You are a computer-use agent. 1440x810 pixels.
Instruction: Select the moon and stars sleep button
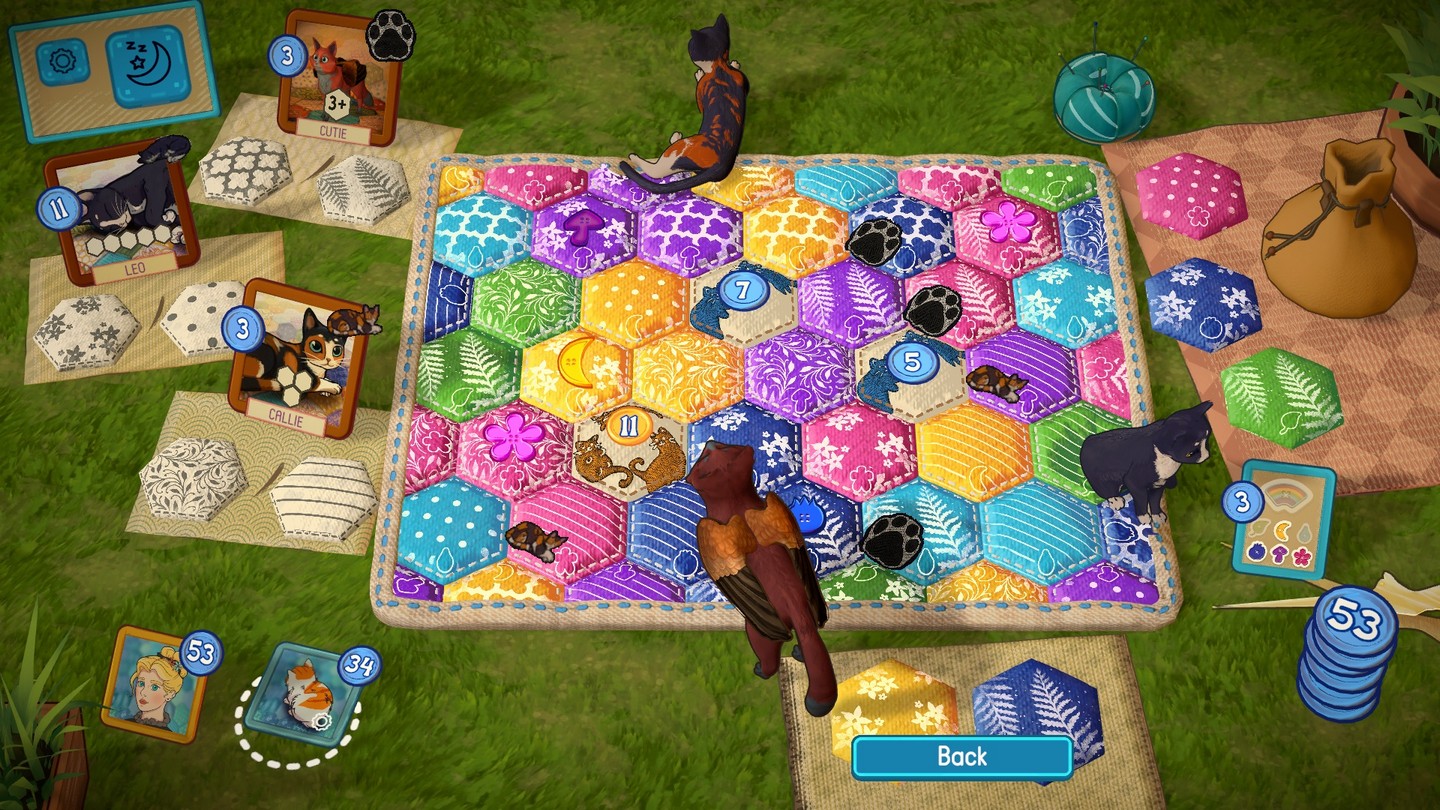coord(147,67)
